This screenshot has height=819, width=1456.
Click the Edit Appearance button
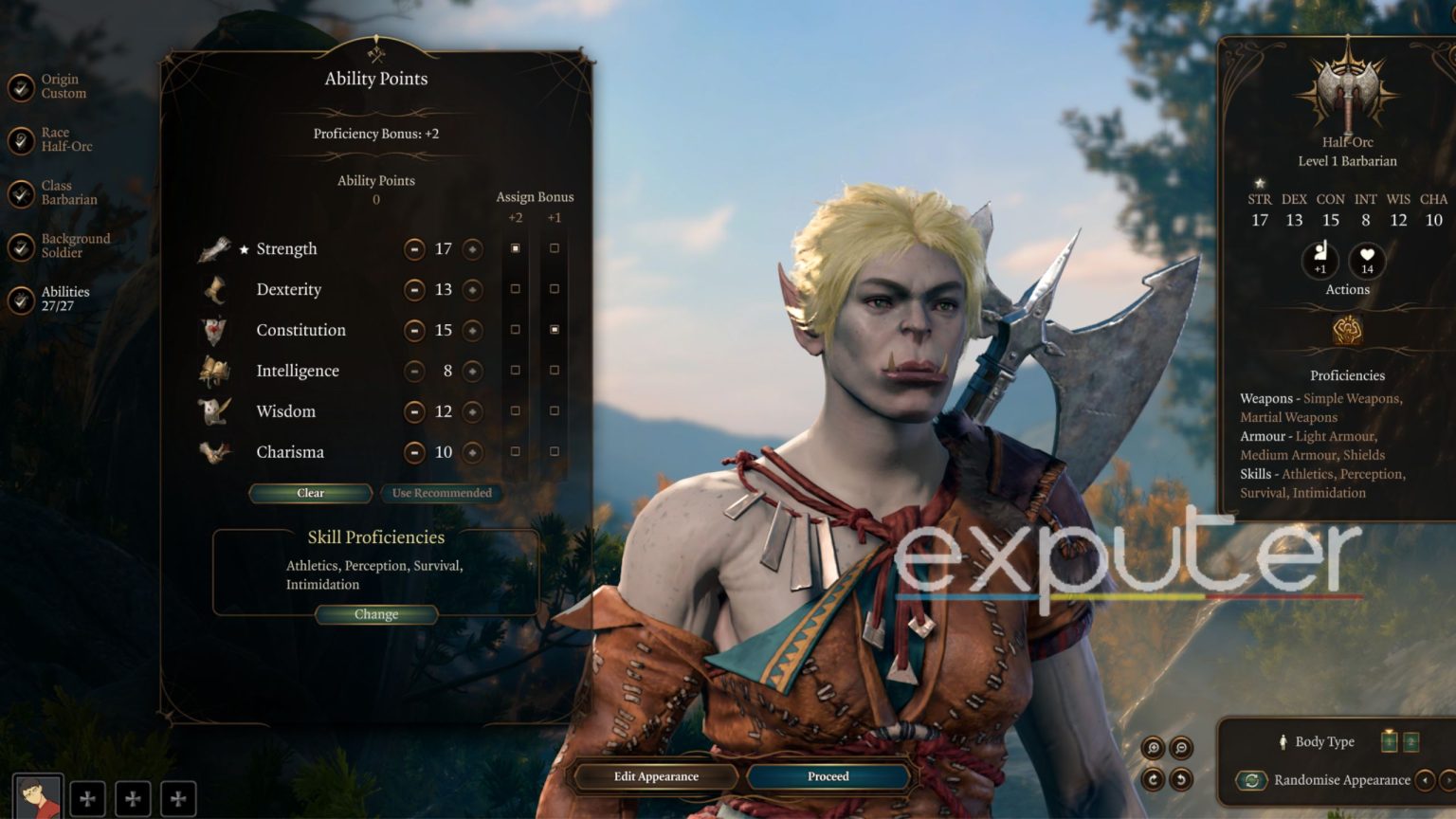[x=657, y=775]
